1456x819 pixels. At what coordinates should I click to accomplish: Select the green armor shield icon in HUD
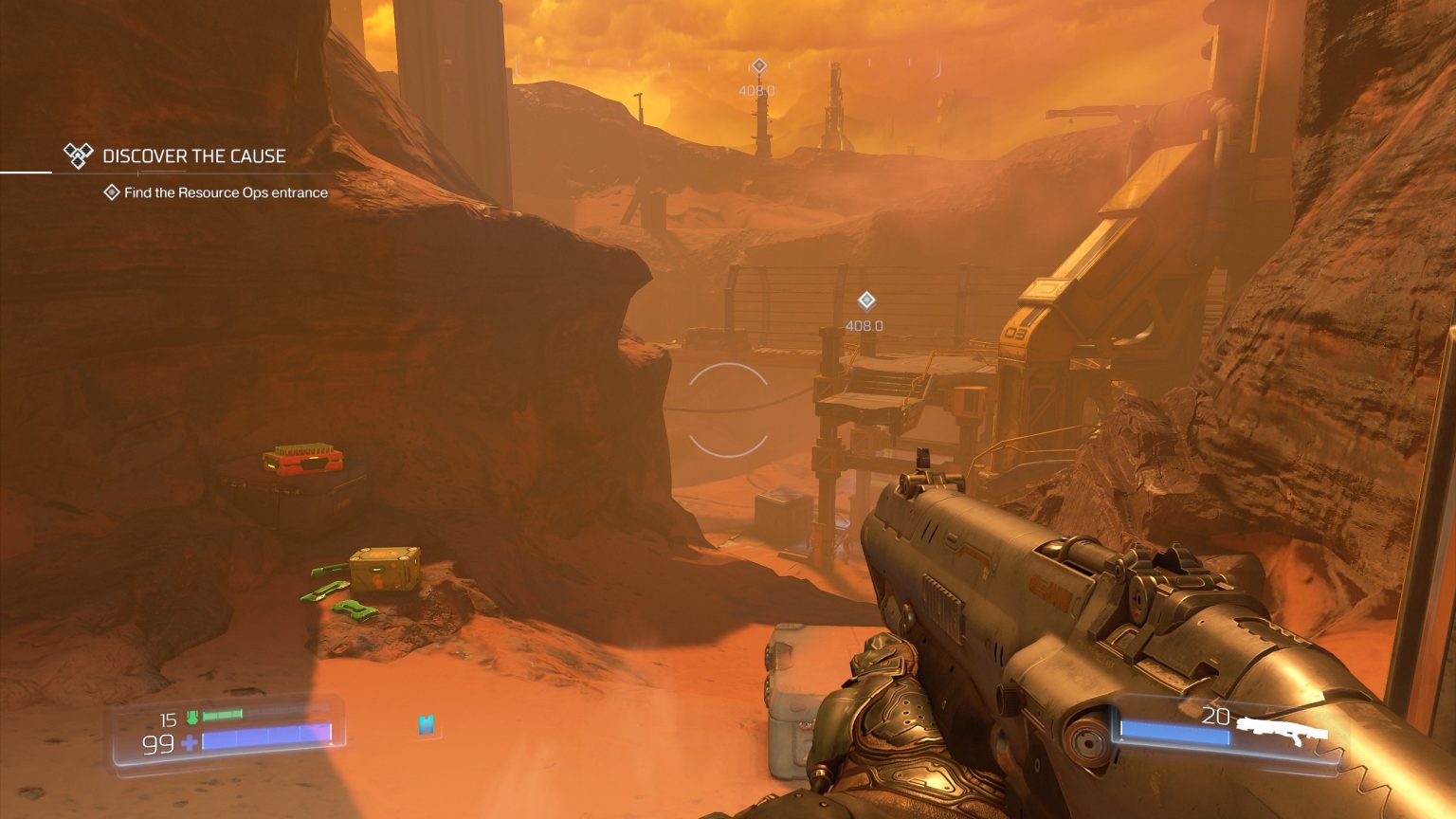(192, 719)
